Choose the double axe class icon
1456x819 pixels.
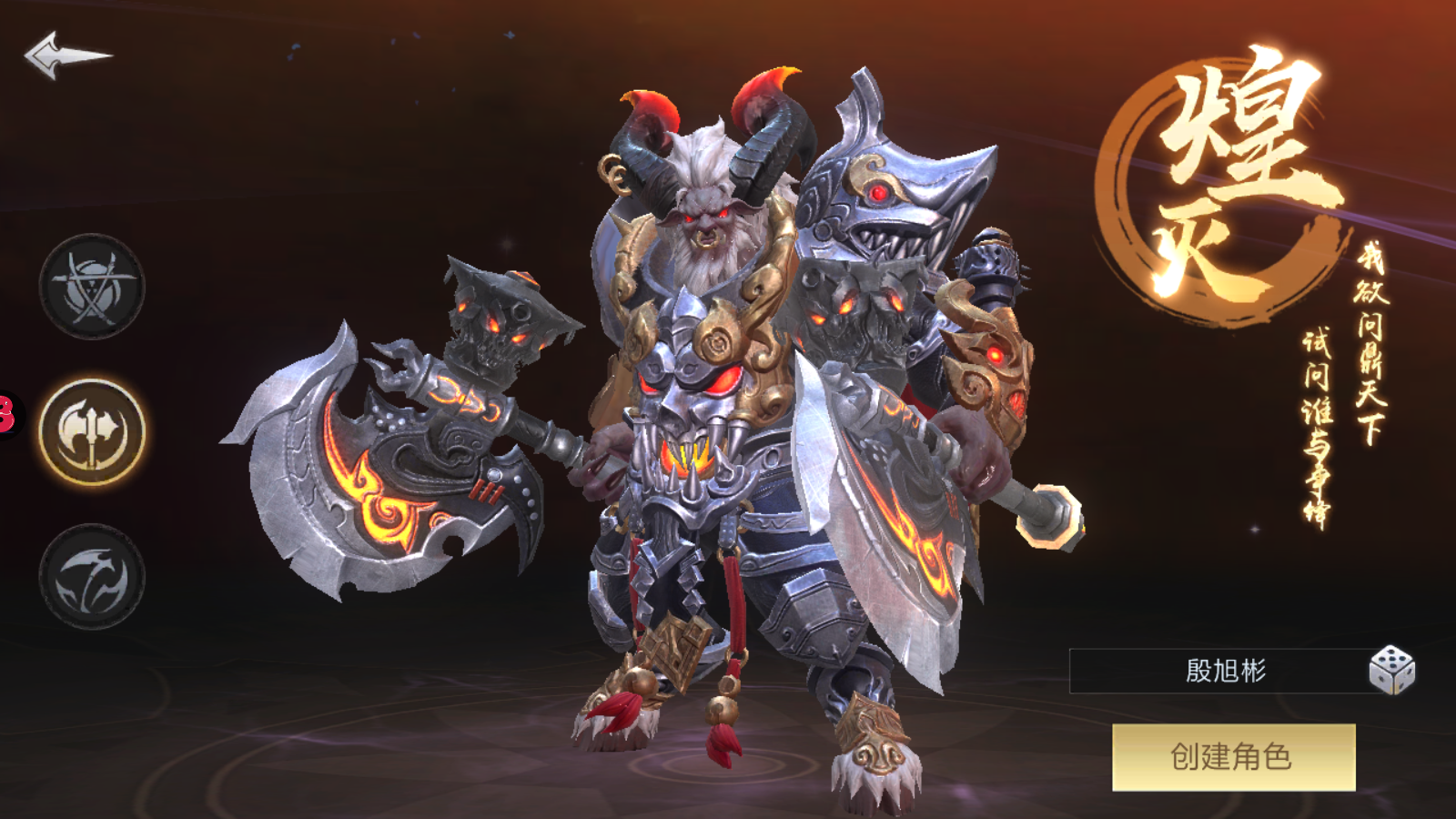(92, 430)
